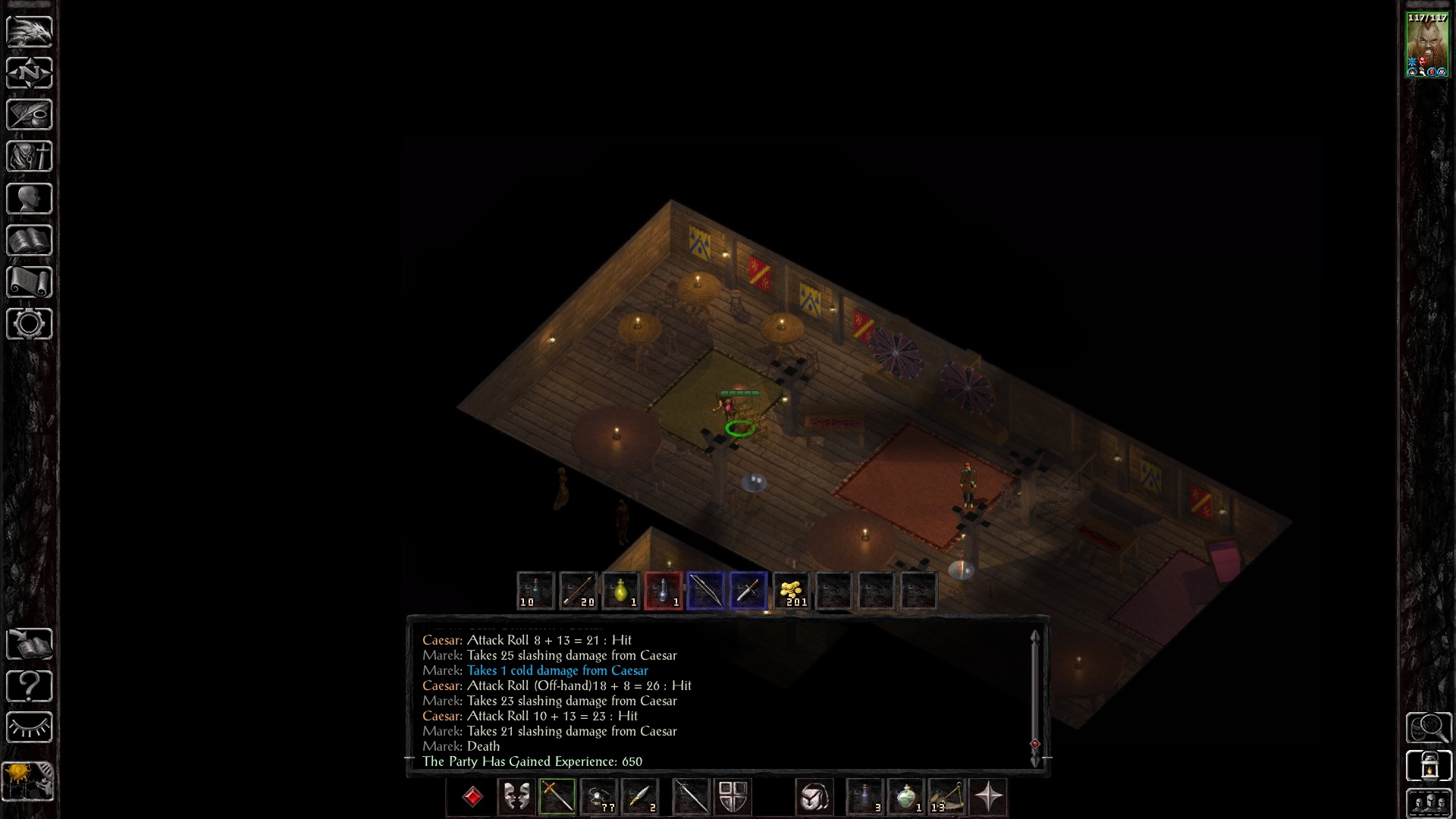Viewport: 1456px width, 819px height.
Task: Select the gold coins stack of 201
Action: click(x=791, y=591)
